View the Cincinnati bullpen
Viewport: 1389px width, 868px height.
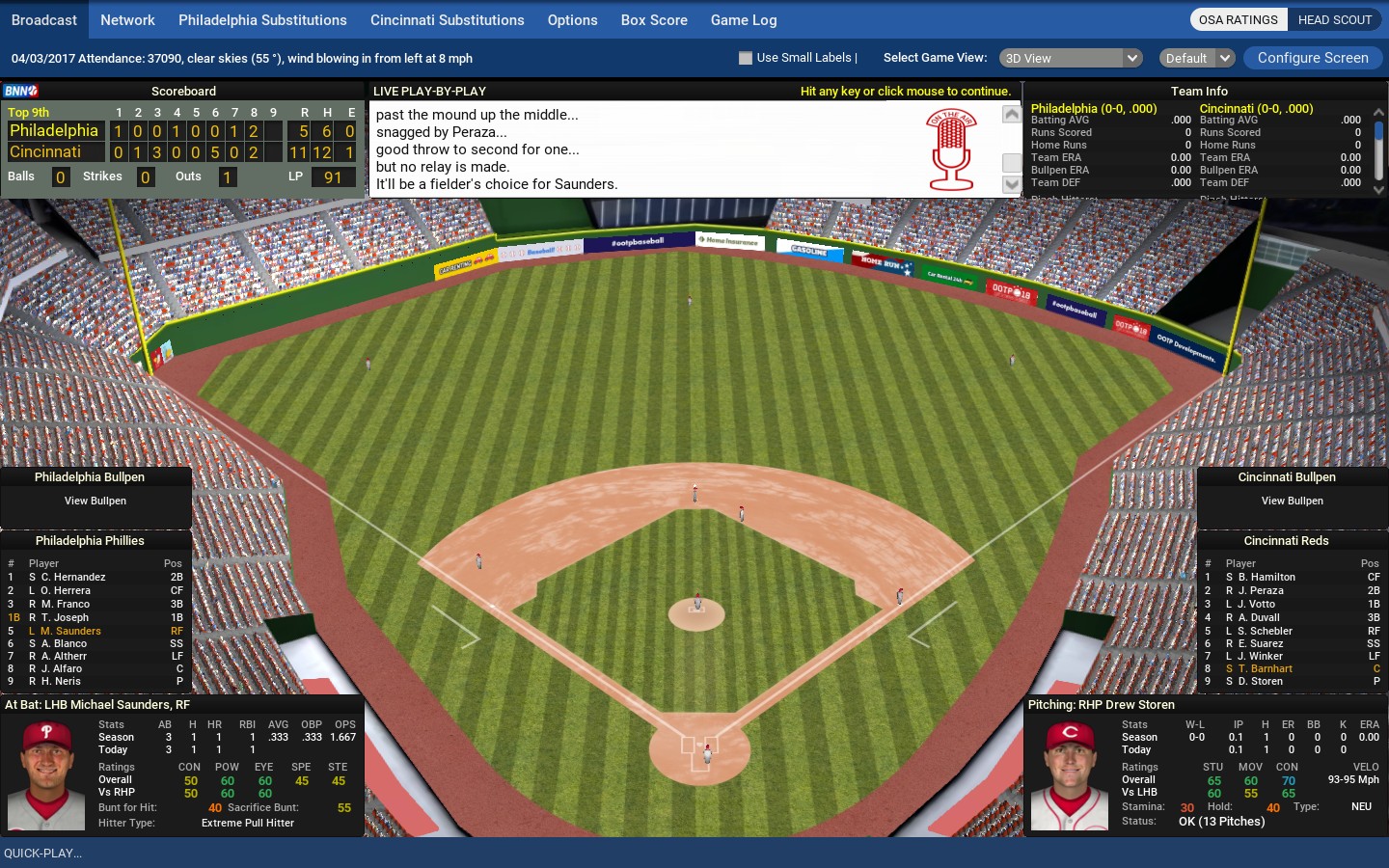[x=1292, y=501]
